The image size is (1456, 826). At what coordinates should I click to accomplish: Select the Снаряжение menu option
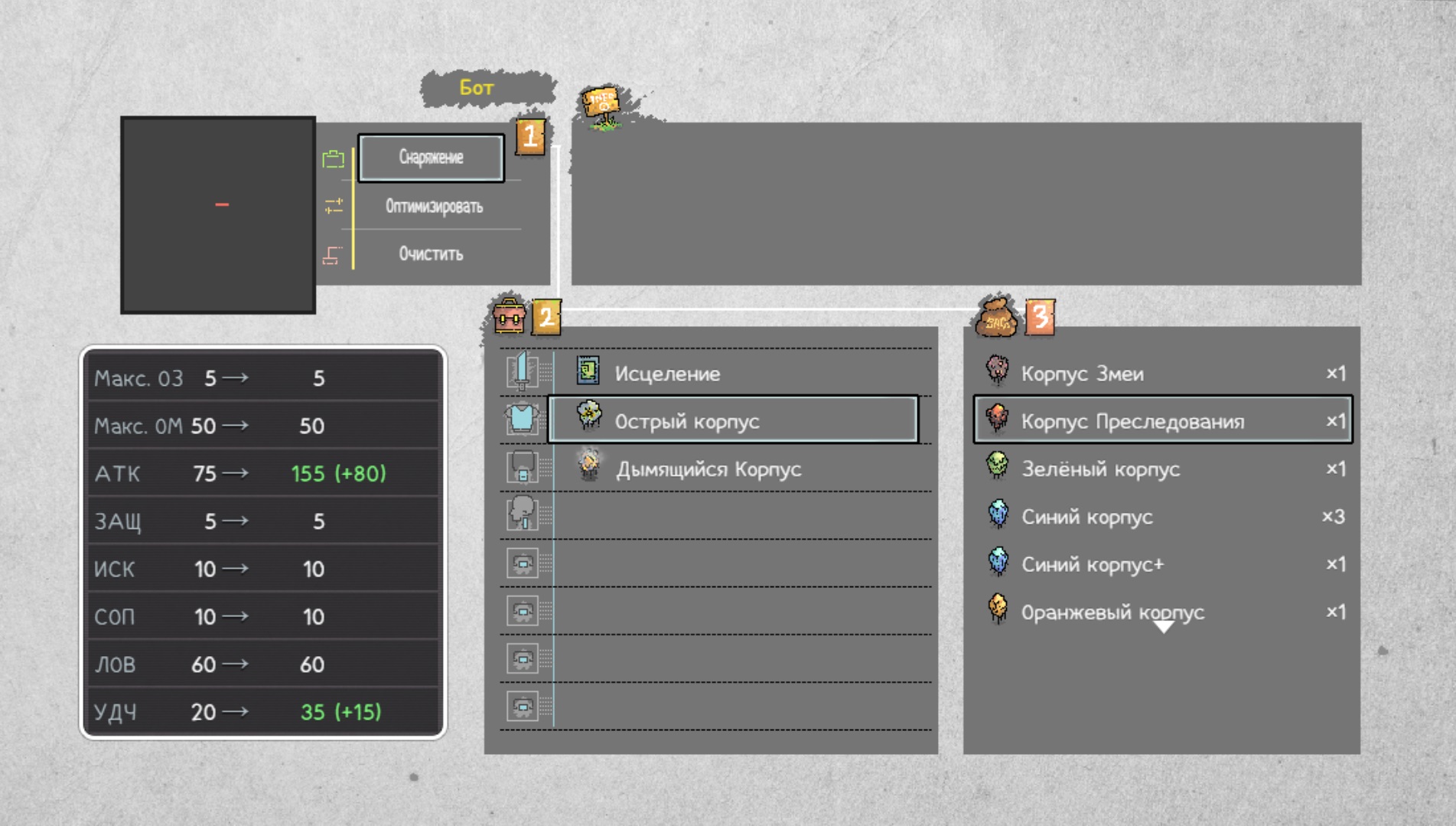coord(431,158)
